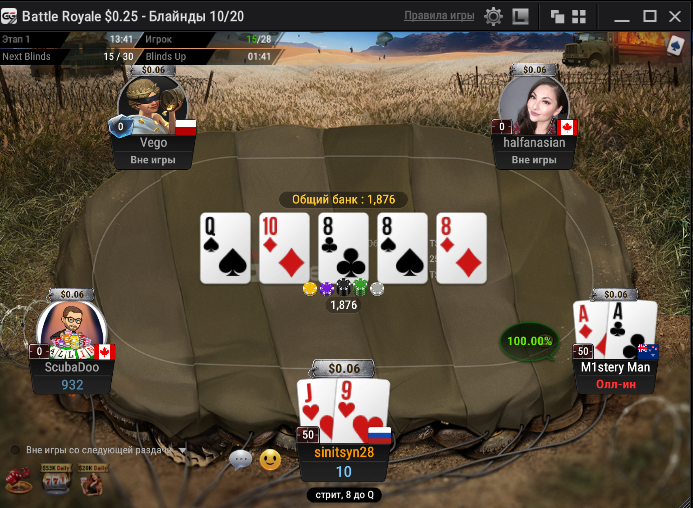Select ScubaDoo's player avatar
The height and width of the screenshot is (508, 693).
pyautogui.click(x=72, y=328)
